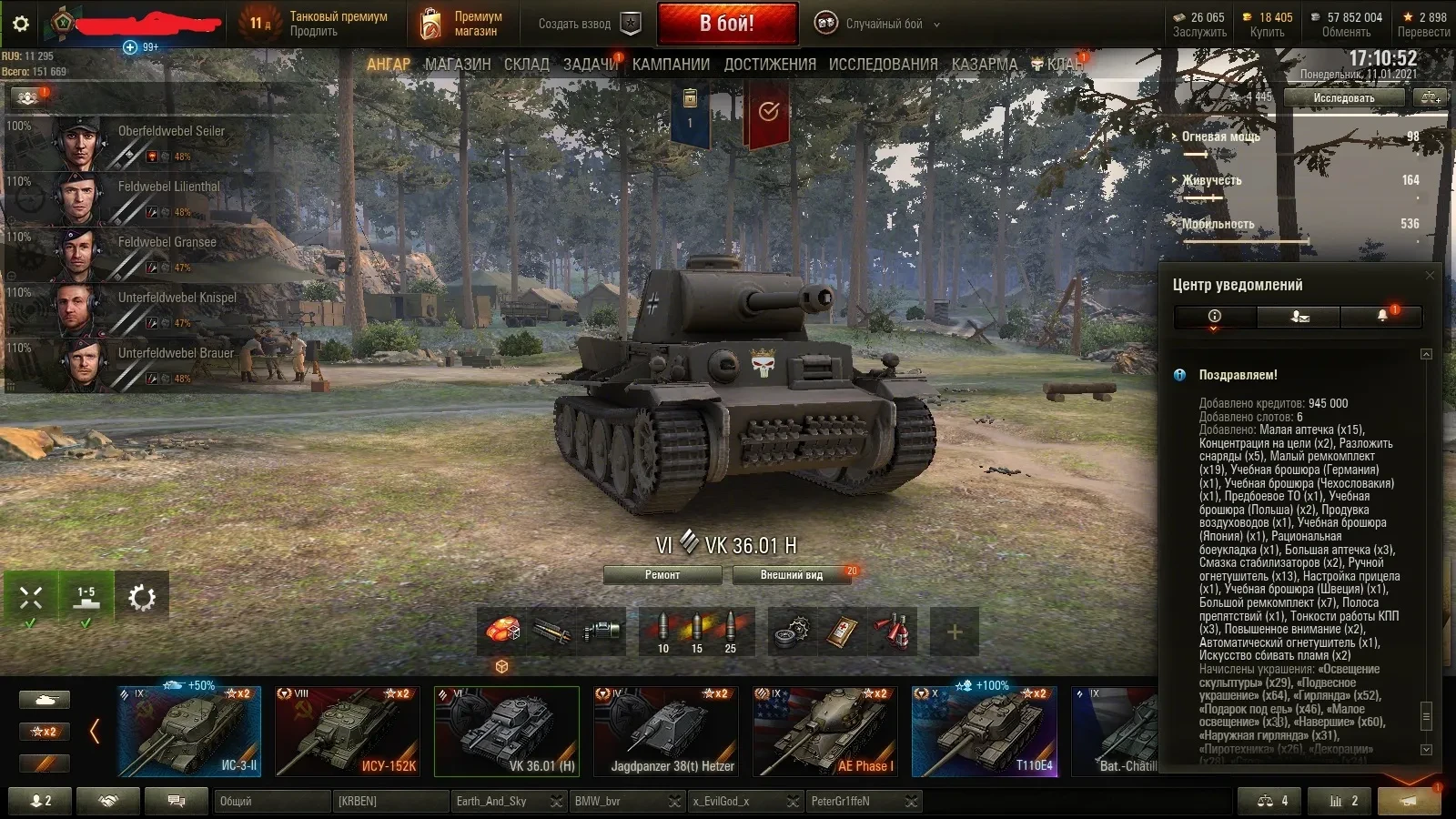Open the КАЗАРМА tab
Image resolution: width=1456 pixels, height=819 pixels.
(x=985, y=65)
